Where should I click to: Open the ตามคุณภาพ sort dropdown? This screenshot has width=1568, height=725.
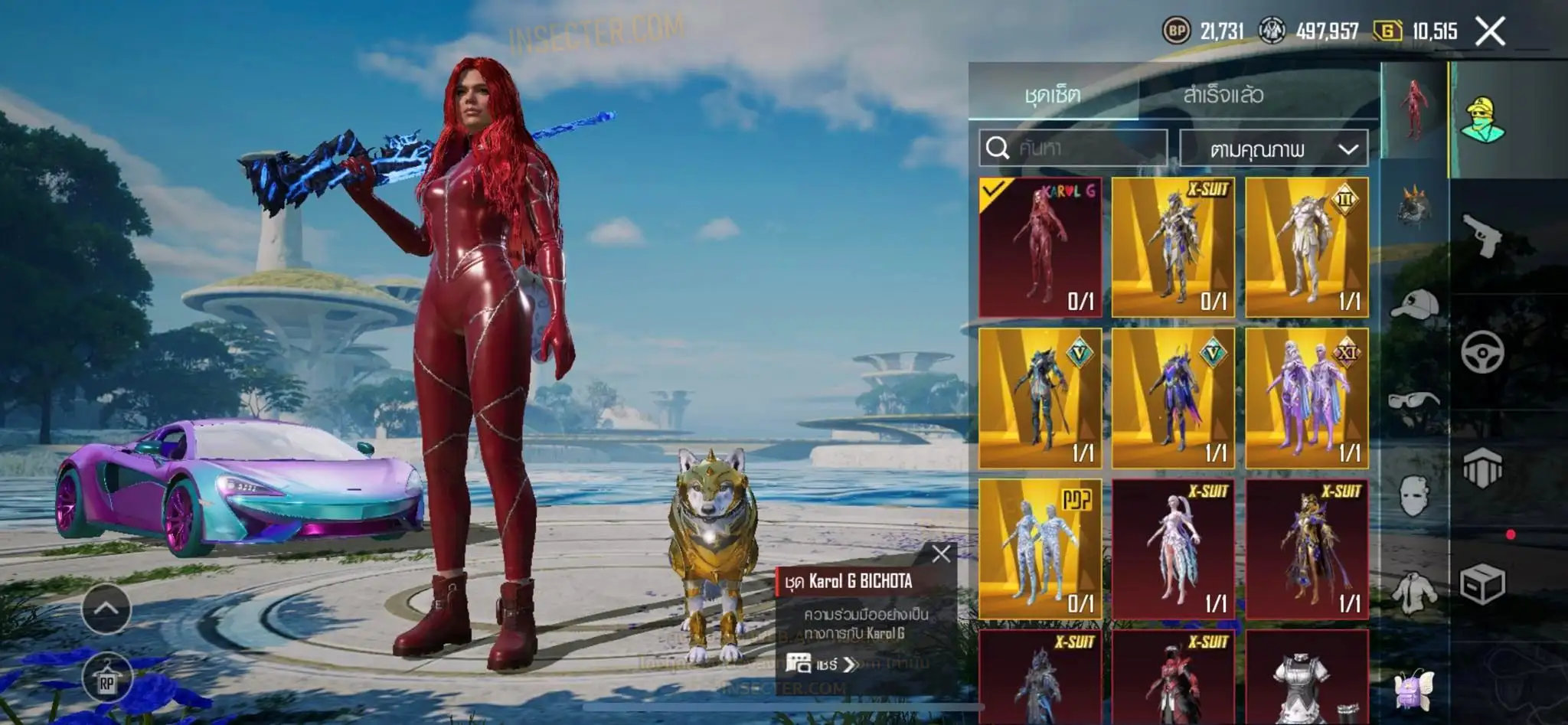(1273, 149)
